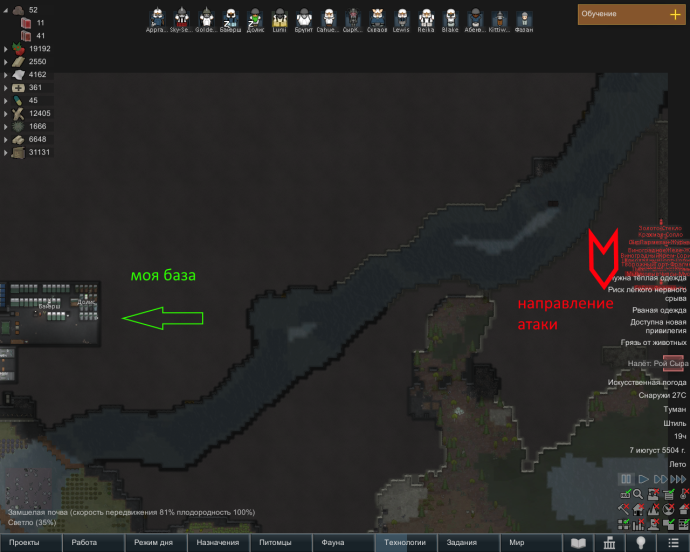Select colonist Lewis in the colonist bar
690x552 pixels.
402,18
